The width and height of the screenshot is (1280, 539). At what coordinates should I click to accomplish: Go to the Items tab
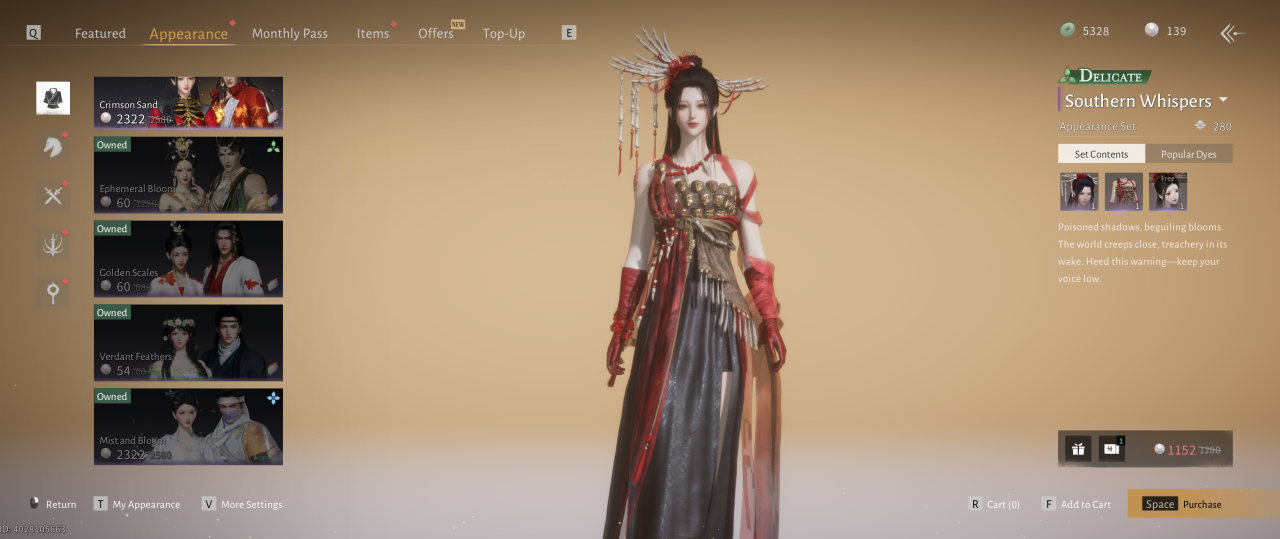372,33
